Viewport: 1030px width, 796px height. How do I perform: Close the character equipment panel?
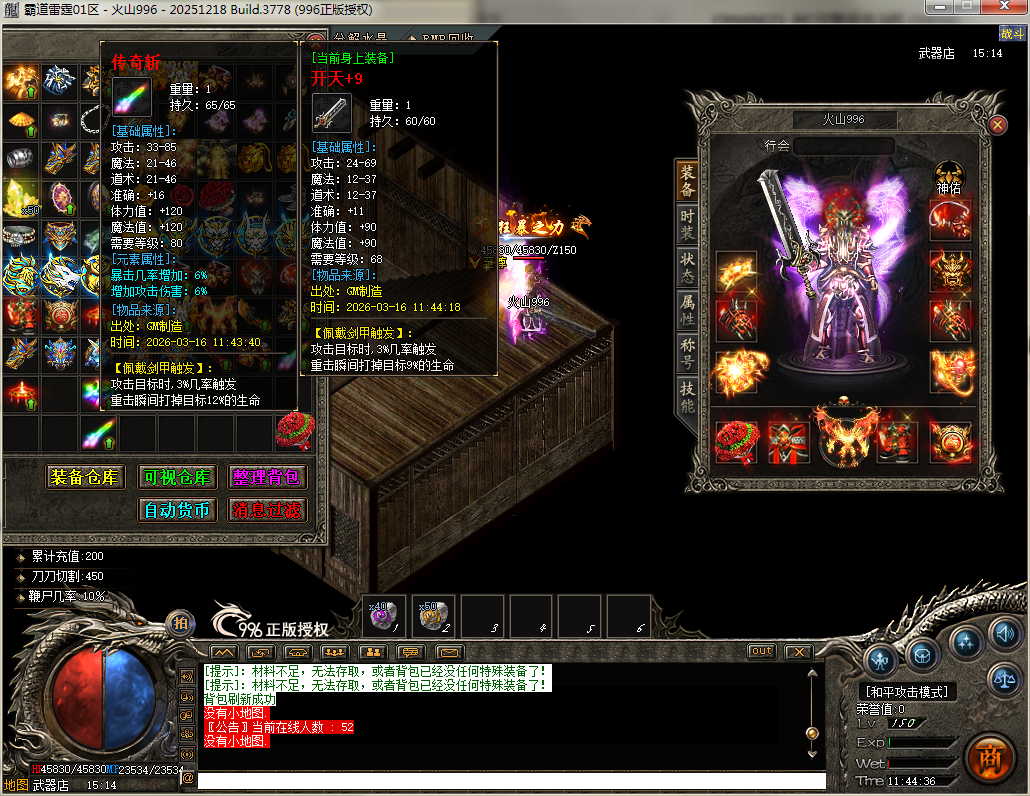pyautogui.click(x=997, y=124)
